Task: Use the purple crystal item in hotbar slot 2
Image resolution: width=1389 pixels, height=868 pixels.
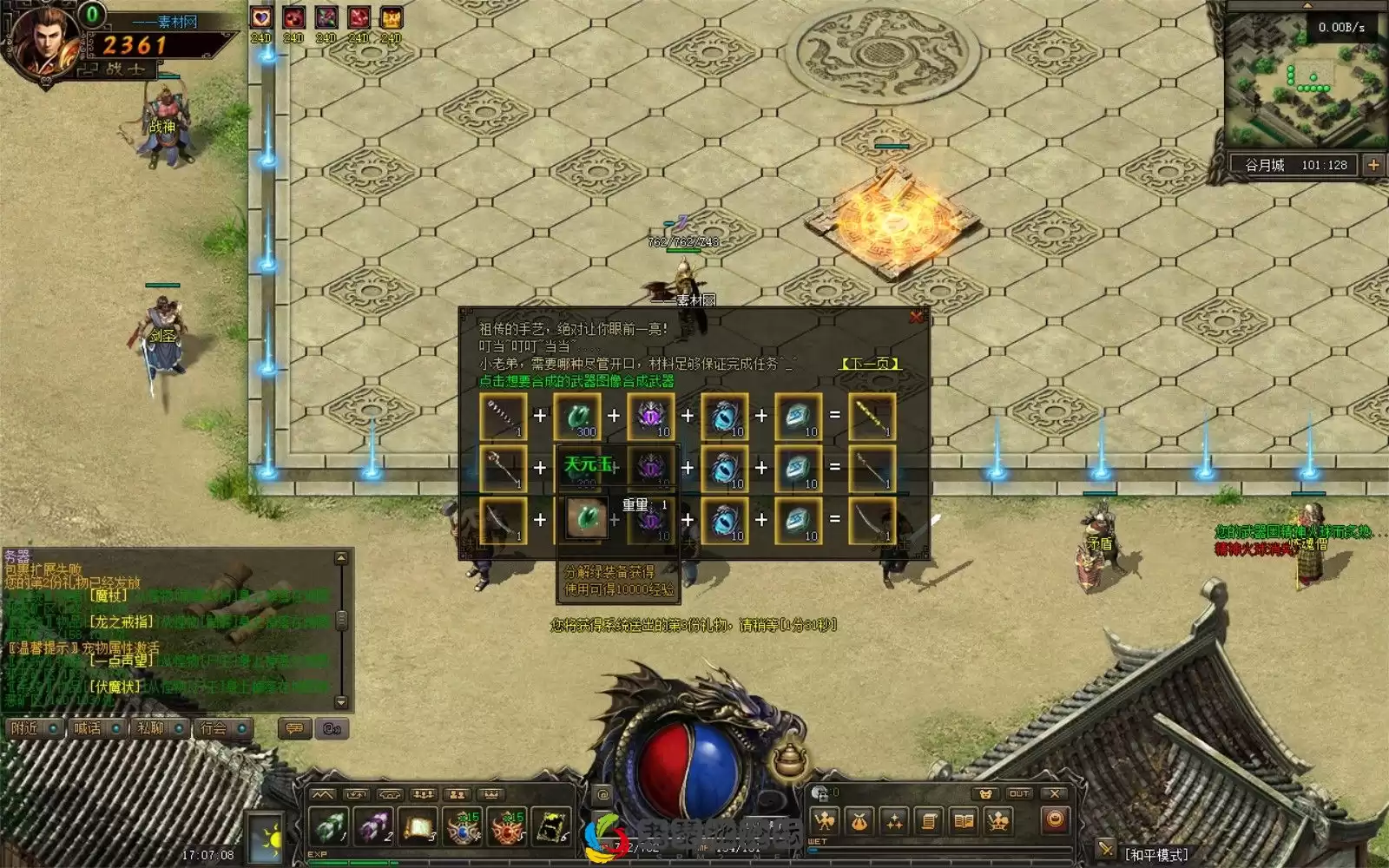Action: (x=373, y=826)
